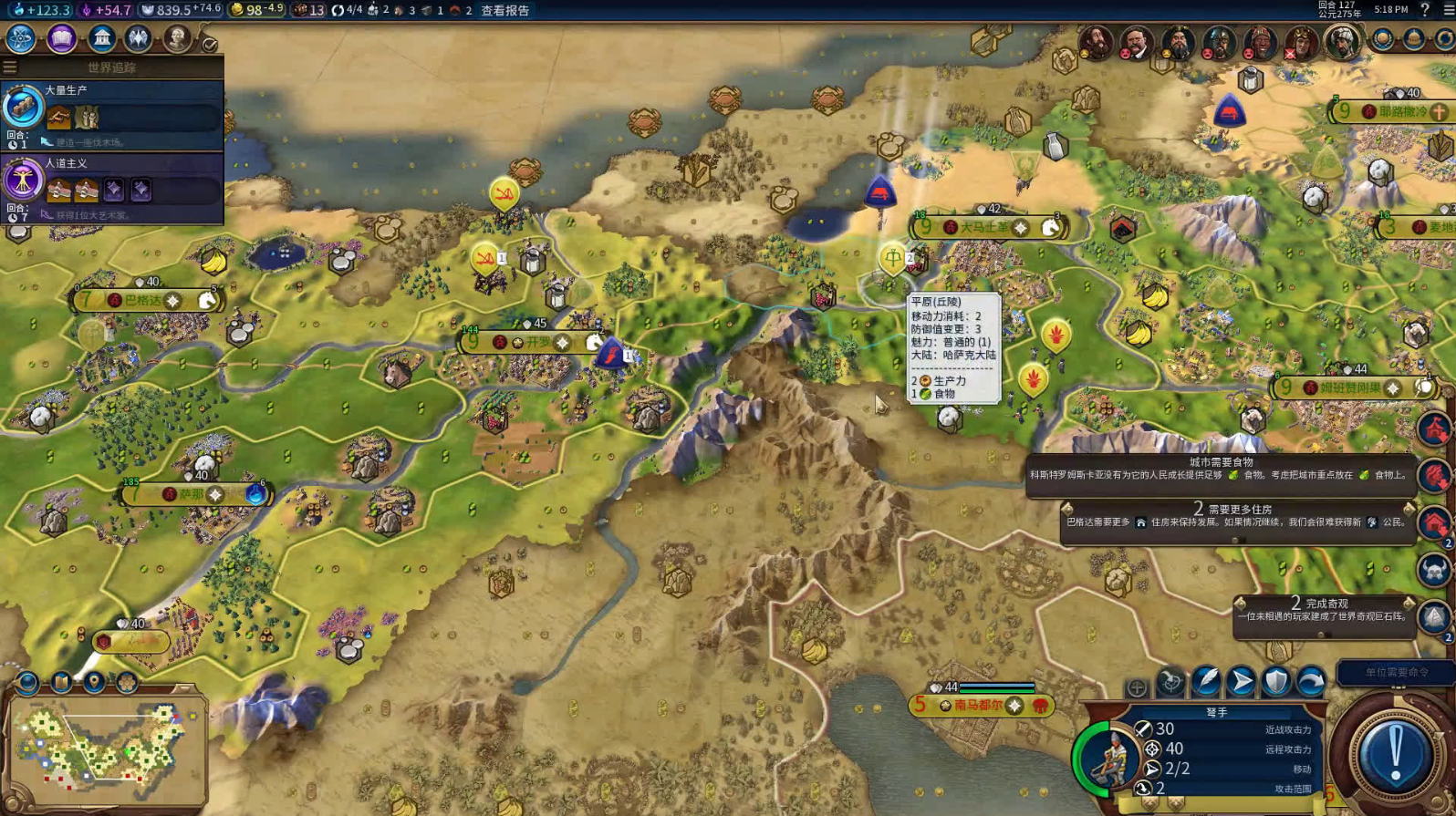1456x816 pixels.
Task: Select the skip turn curved arrow action
Action: pos(1311,681)
